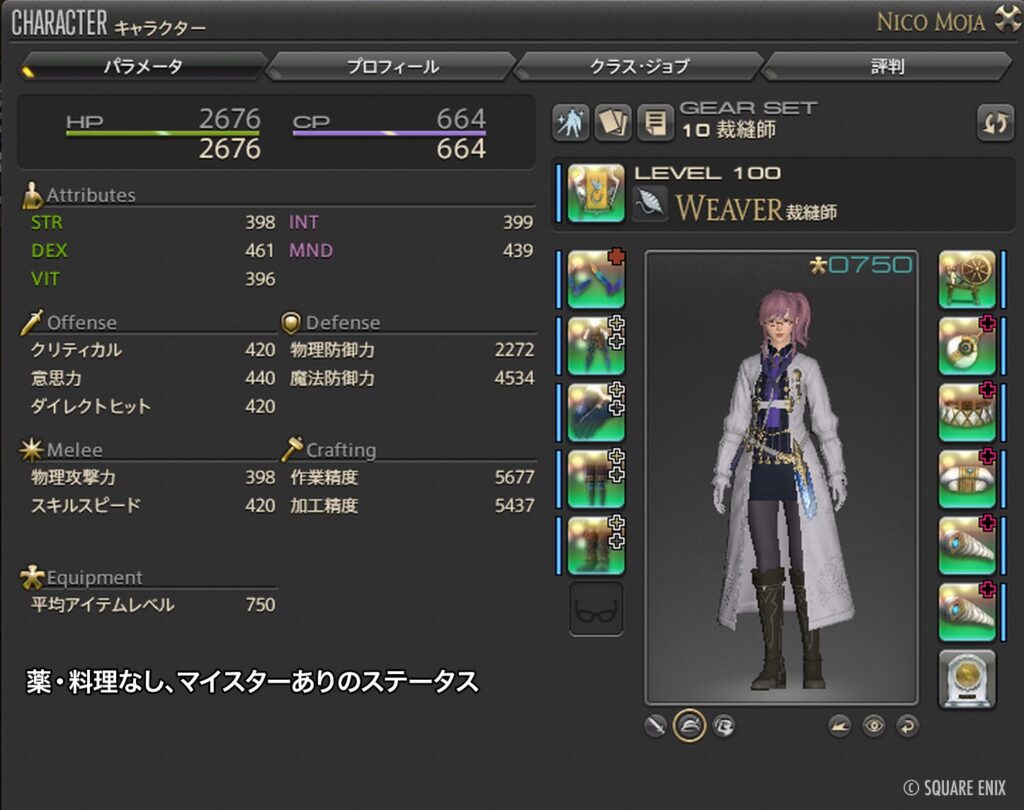Image resolution: width=1024 pixels, height=810 pixels.
Task: Reset the character preview with curved arrow
Action: coord(907,727)
